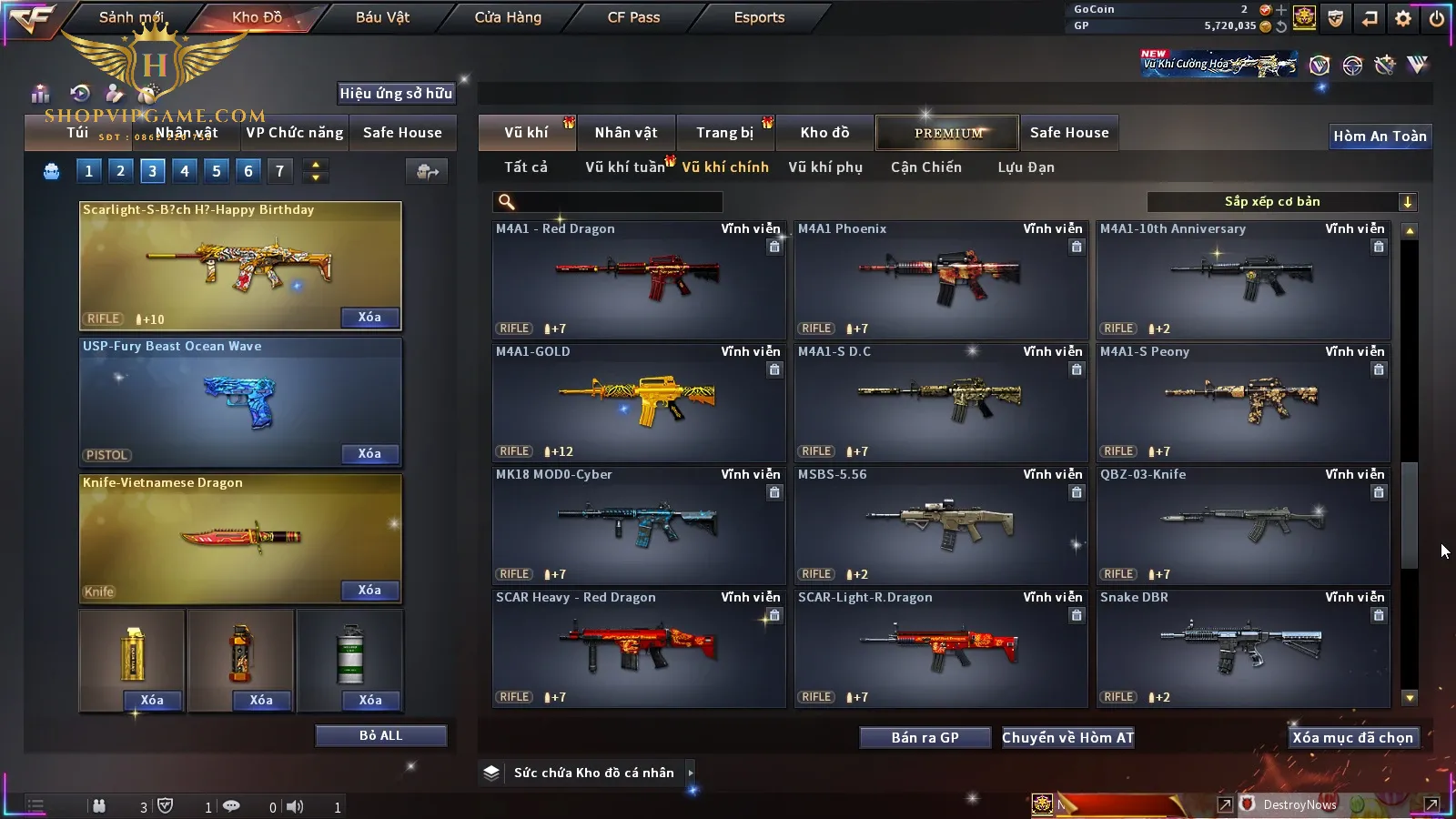The width and height of the screenshot is (1456, 819).
Task: Click Xóa mục đã chọn button
Action: click(1352, 737)
